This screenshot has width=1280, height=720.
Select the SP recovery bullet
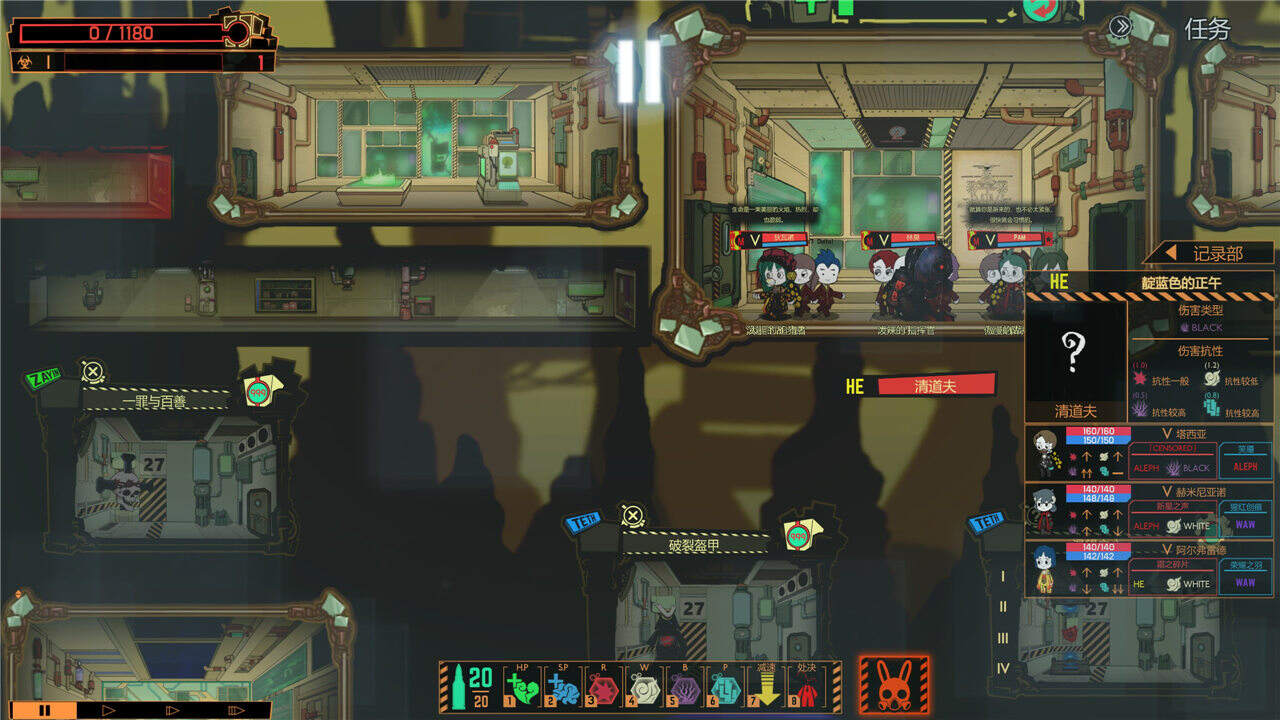(563, 687)
